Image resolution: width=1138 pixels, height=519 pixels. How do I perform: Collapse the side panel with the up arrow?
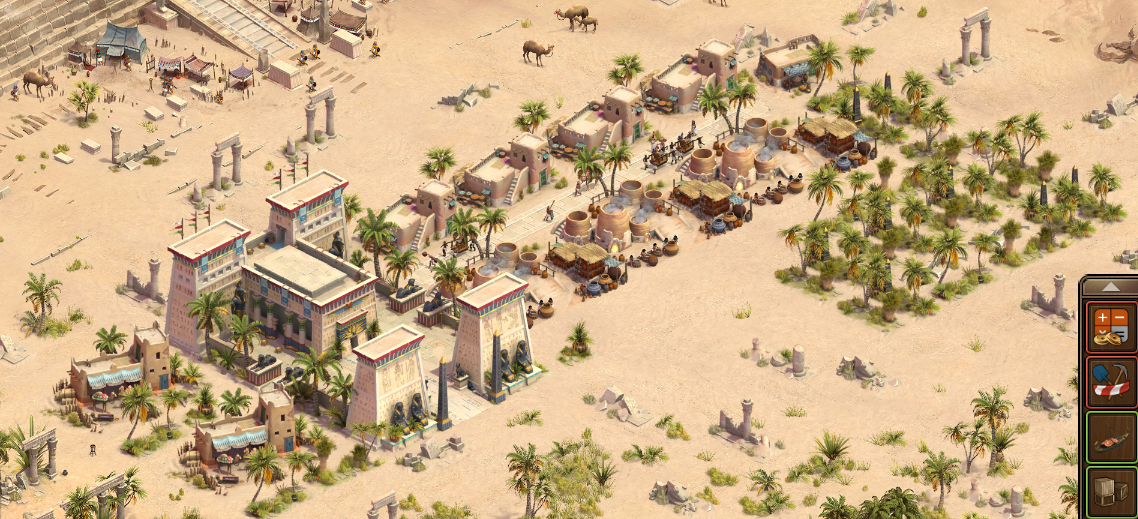[x=1109, y=286]
